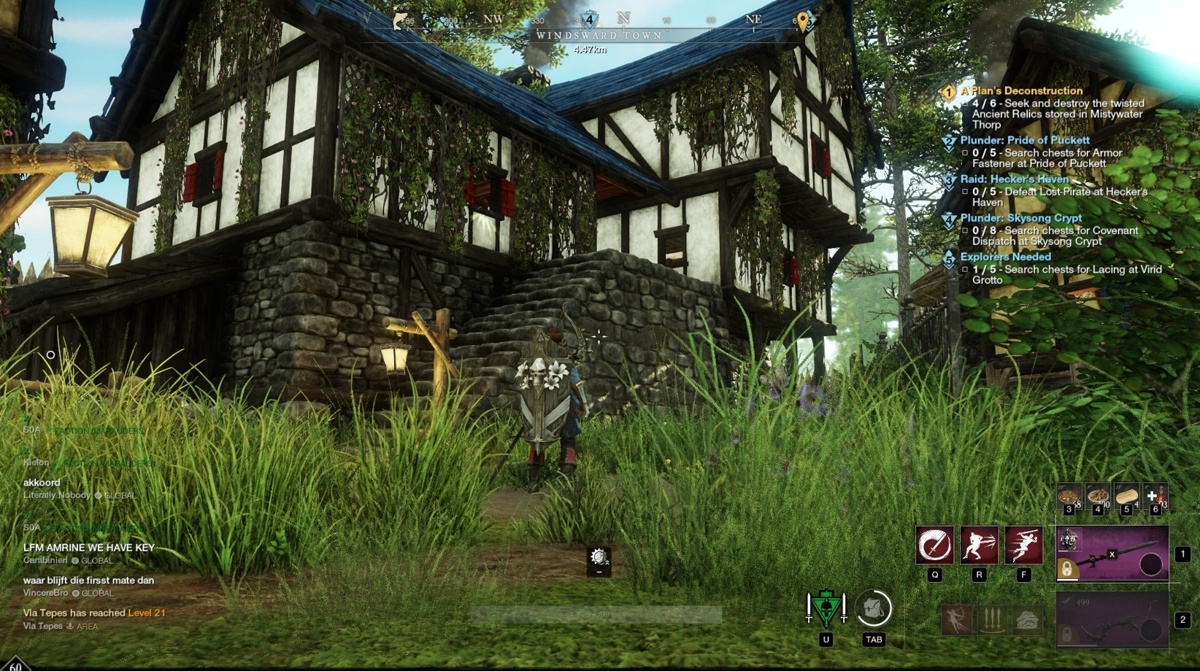Open the inventory bag icon
Viewport: 1200px width, 671px height.
(x=873, y=608)
